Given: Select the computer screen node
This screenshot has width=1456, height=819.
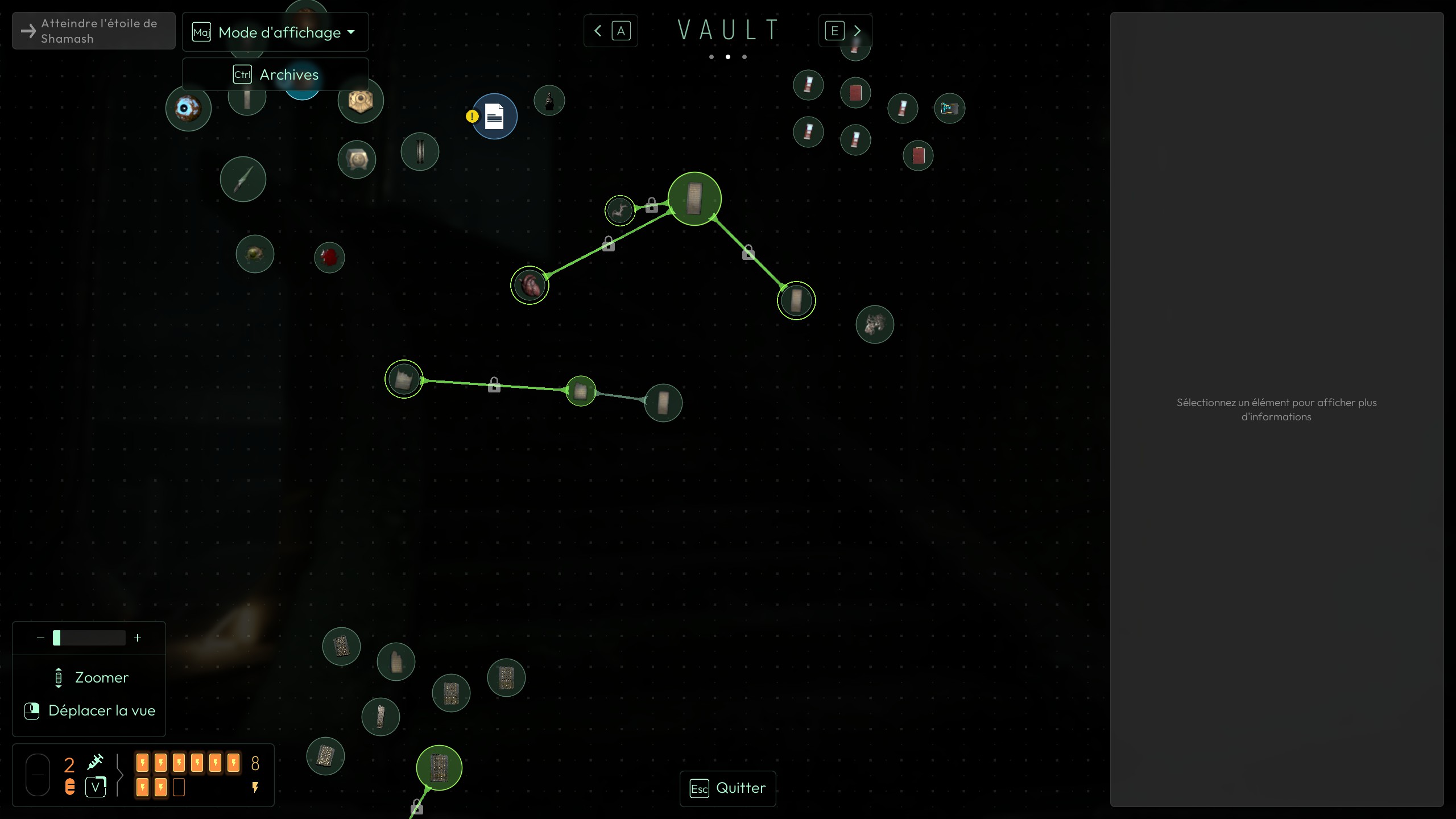Looking at the screenshot, I should point(949,108).
